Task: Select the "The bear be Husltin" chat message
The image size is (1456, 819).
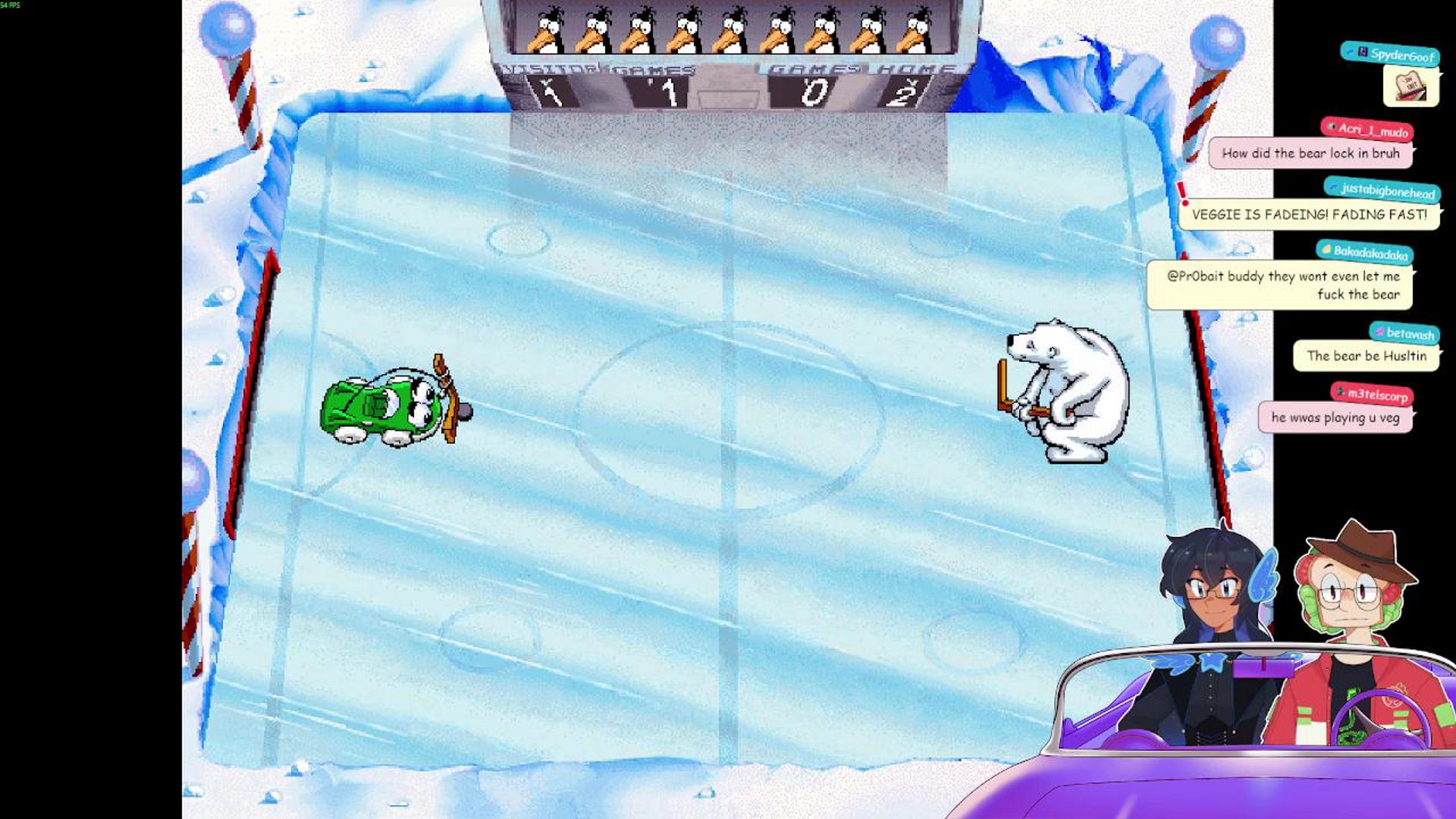Action: coord(1366,356)
